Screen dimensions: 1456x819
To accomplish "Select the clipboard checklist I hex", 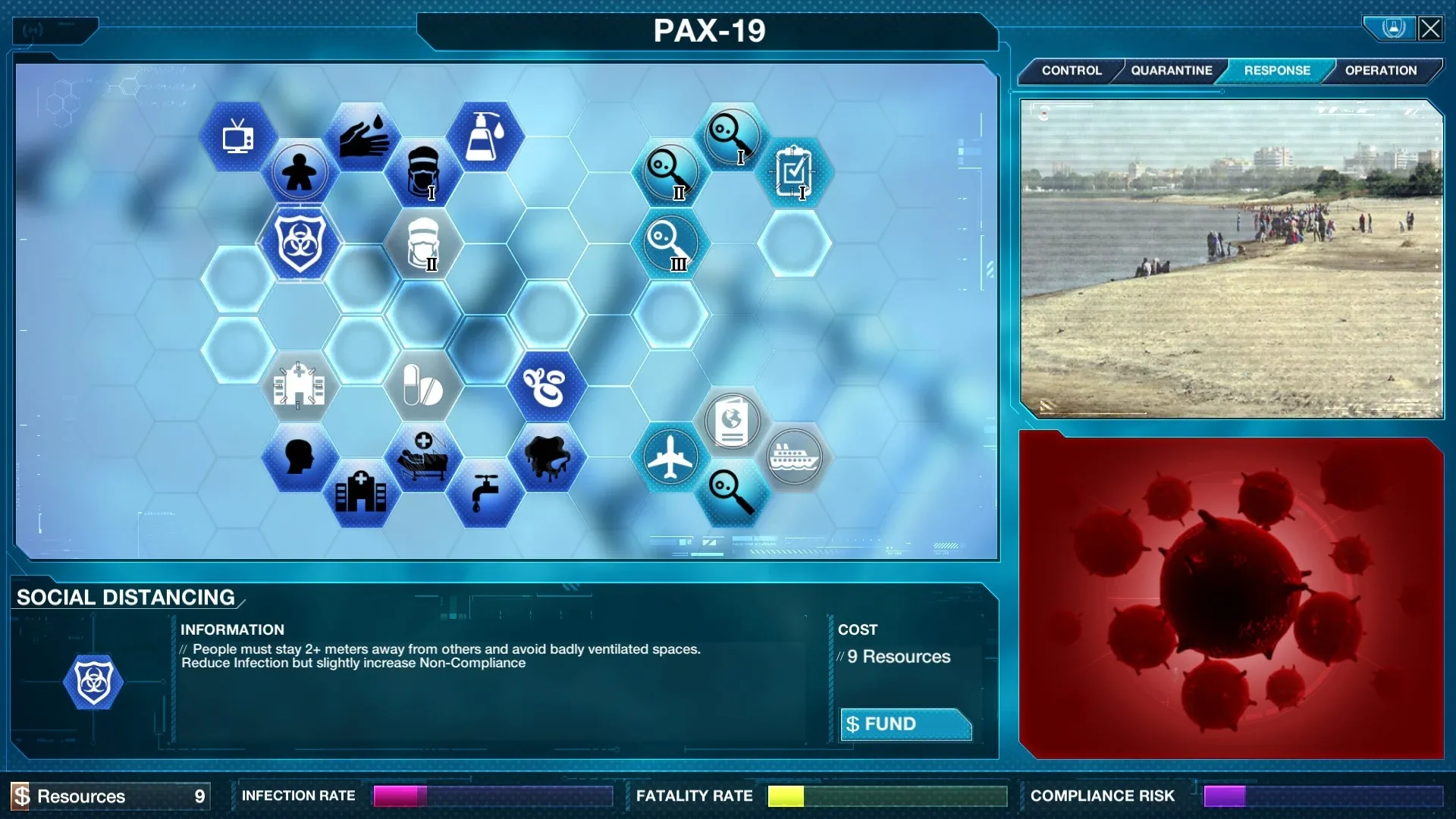I will pyautogui.click(x=795, y=172).
